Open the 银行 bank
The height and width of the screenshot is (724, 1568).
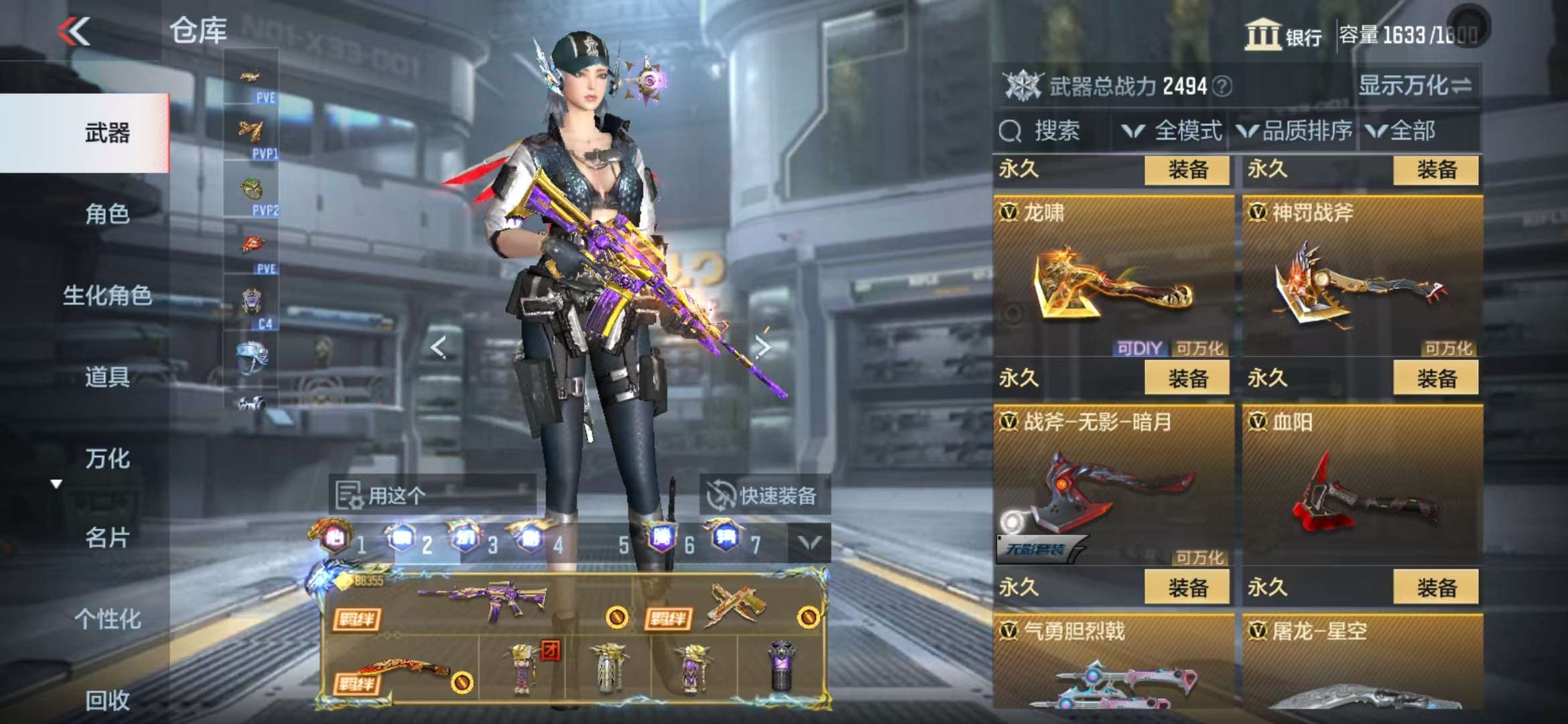(x=1283, y=35)
